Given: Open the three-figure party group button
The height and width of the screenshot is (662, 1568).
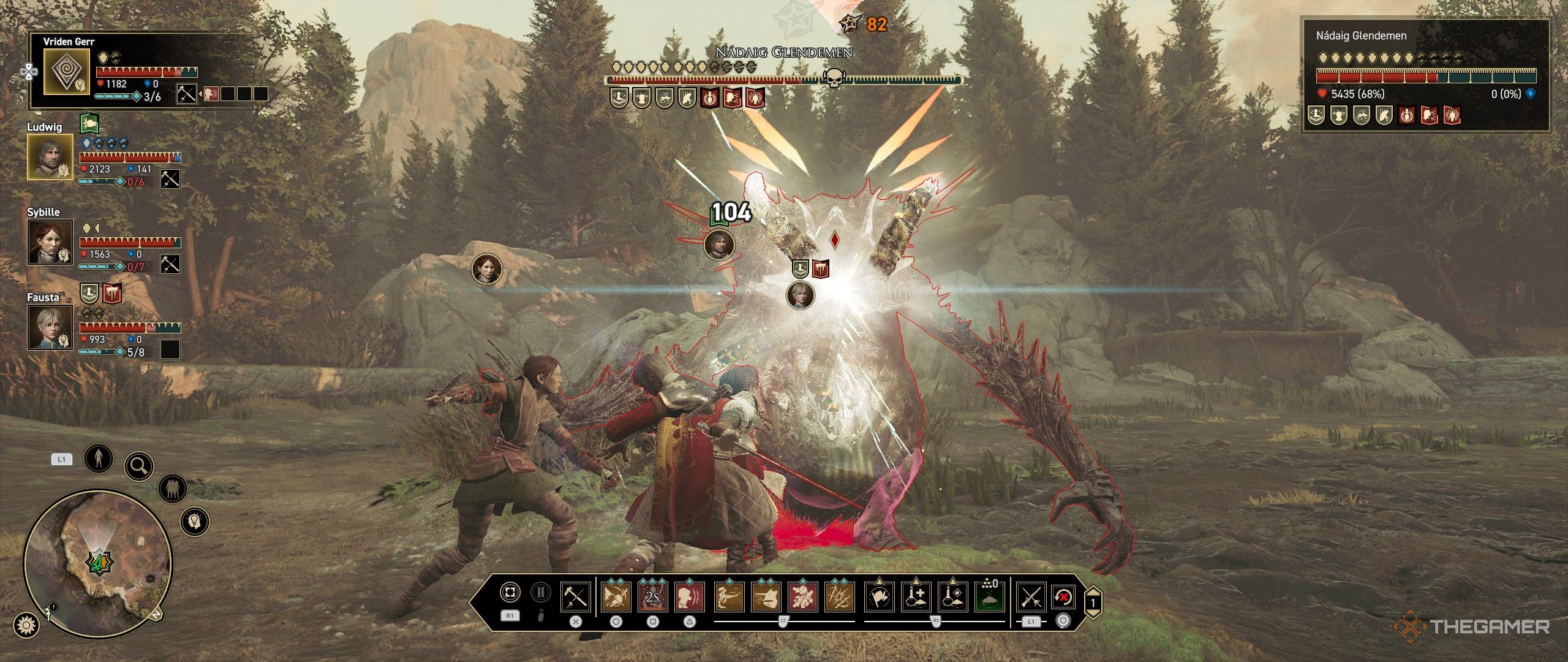Looking at the screenshot, I should click(x=172, y=489).
